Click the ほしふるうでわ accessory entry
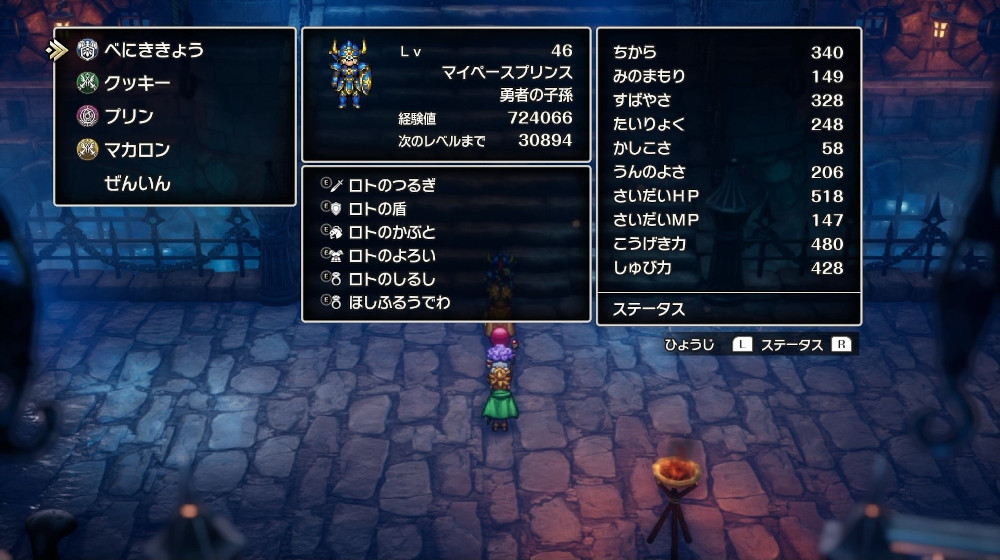 point(399,302)
